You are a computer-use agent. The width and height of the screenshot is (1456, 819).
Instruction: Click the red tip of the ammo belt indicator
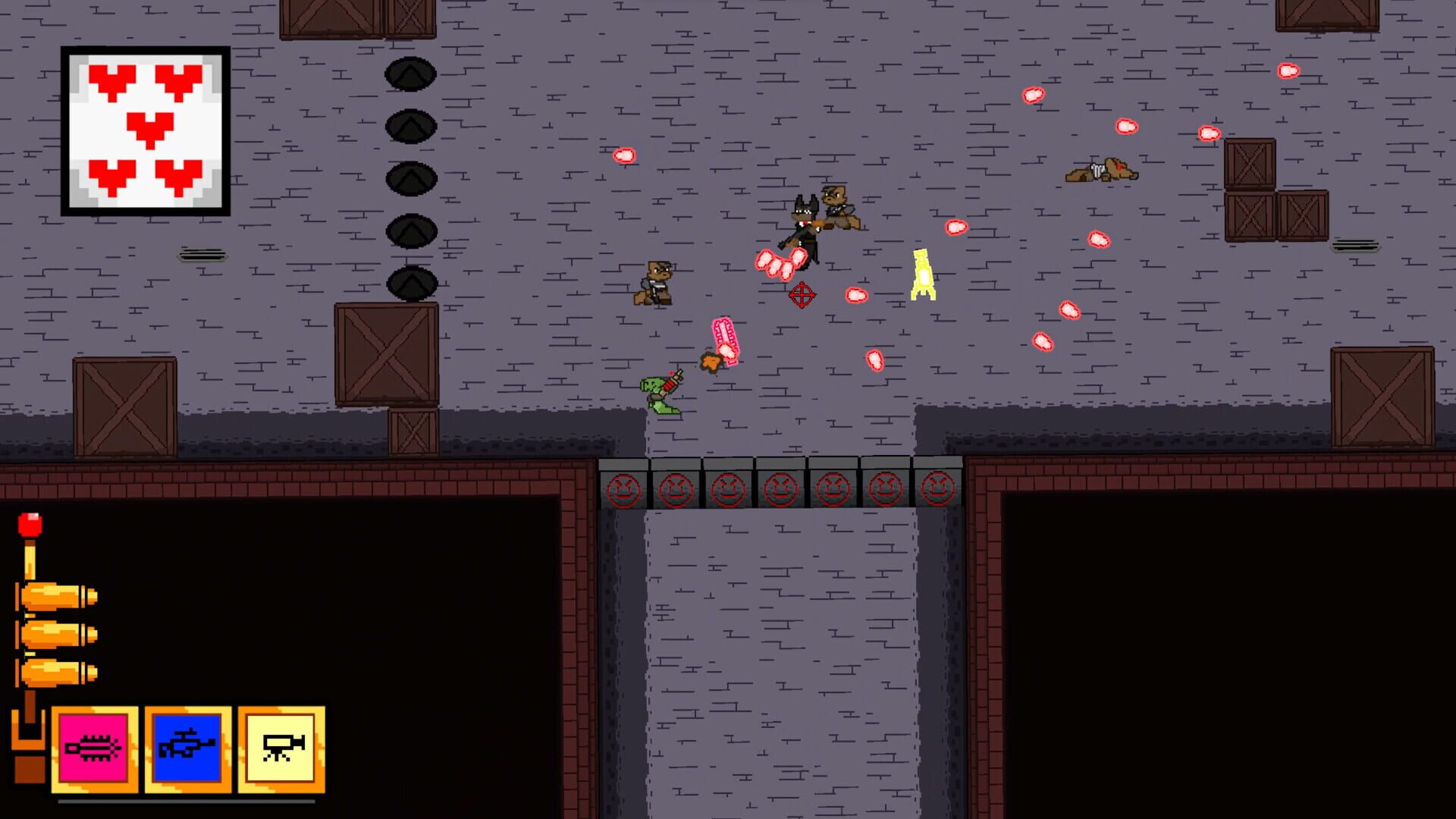point(32,523)
